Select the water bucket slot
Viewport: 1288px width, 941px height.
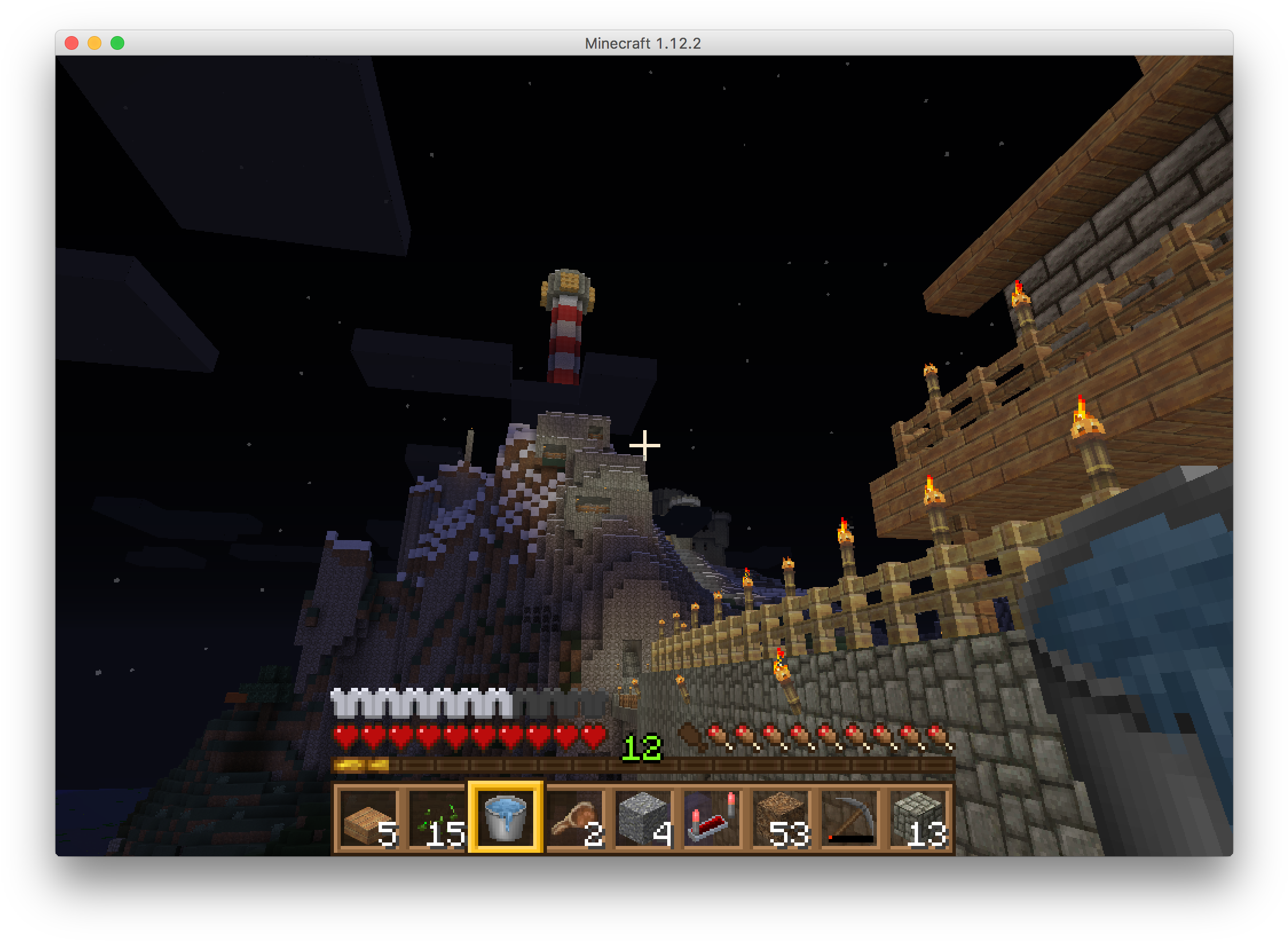(x=505, y=818)
